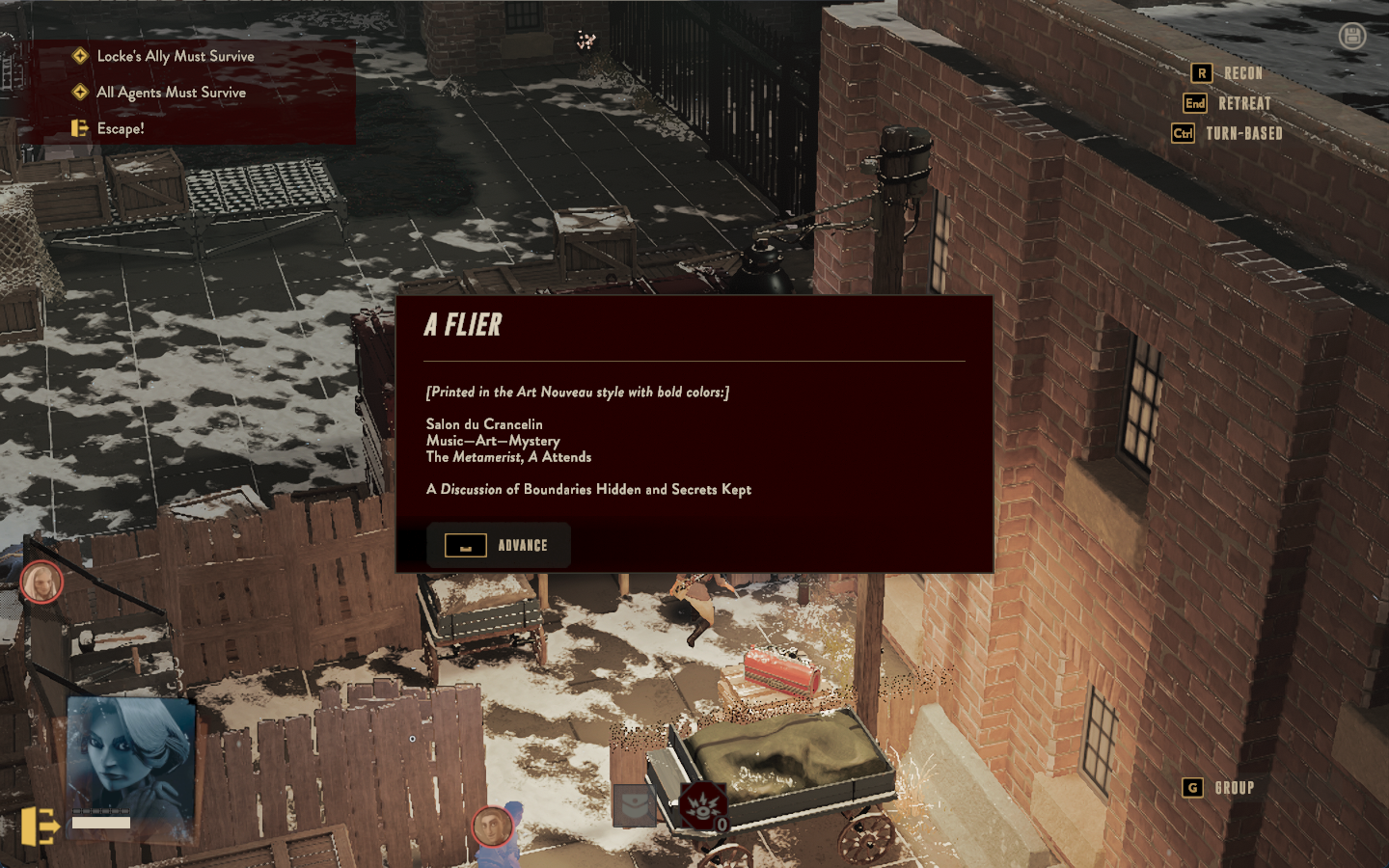The height and width of the screenshot is (868, 1389).
Task: Select the blue-tinted woman agent portrait
Action: [x=130, y=758]
